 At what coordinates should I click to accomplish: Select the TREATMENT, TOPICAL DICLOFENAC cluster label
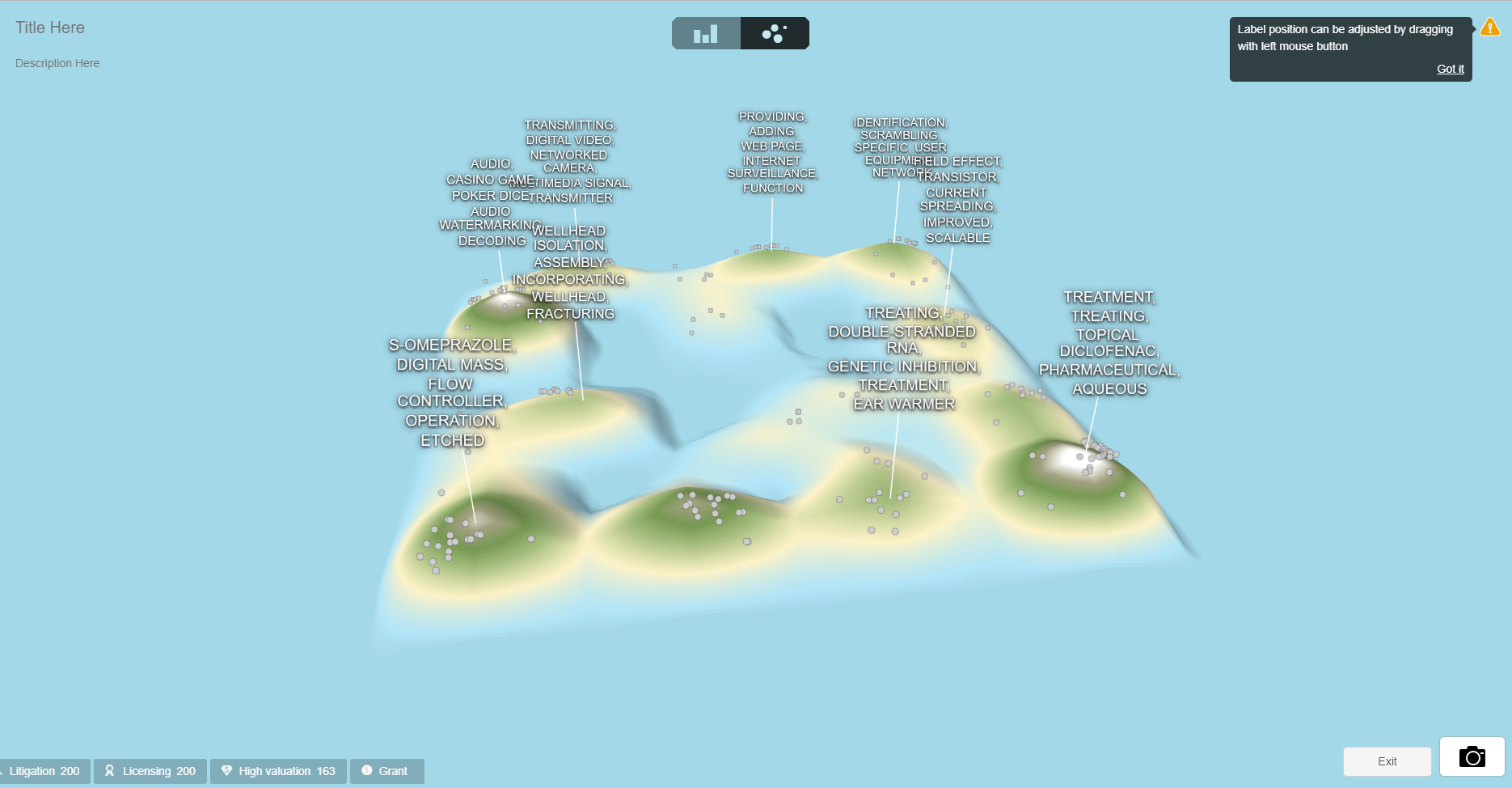[1109, 343]
